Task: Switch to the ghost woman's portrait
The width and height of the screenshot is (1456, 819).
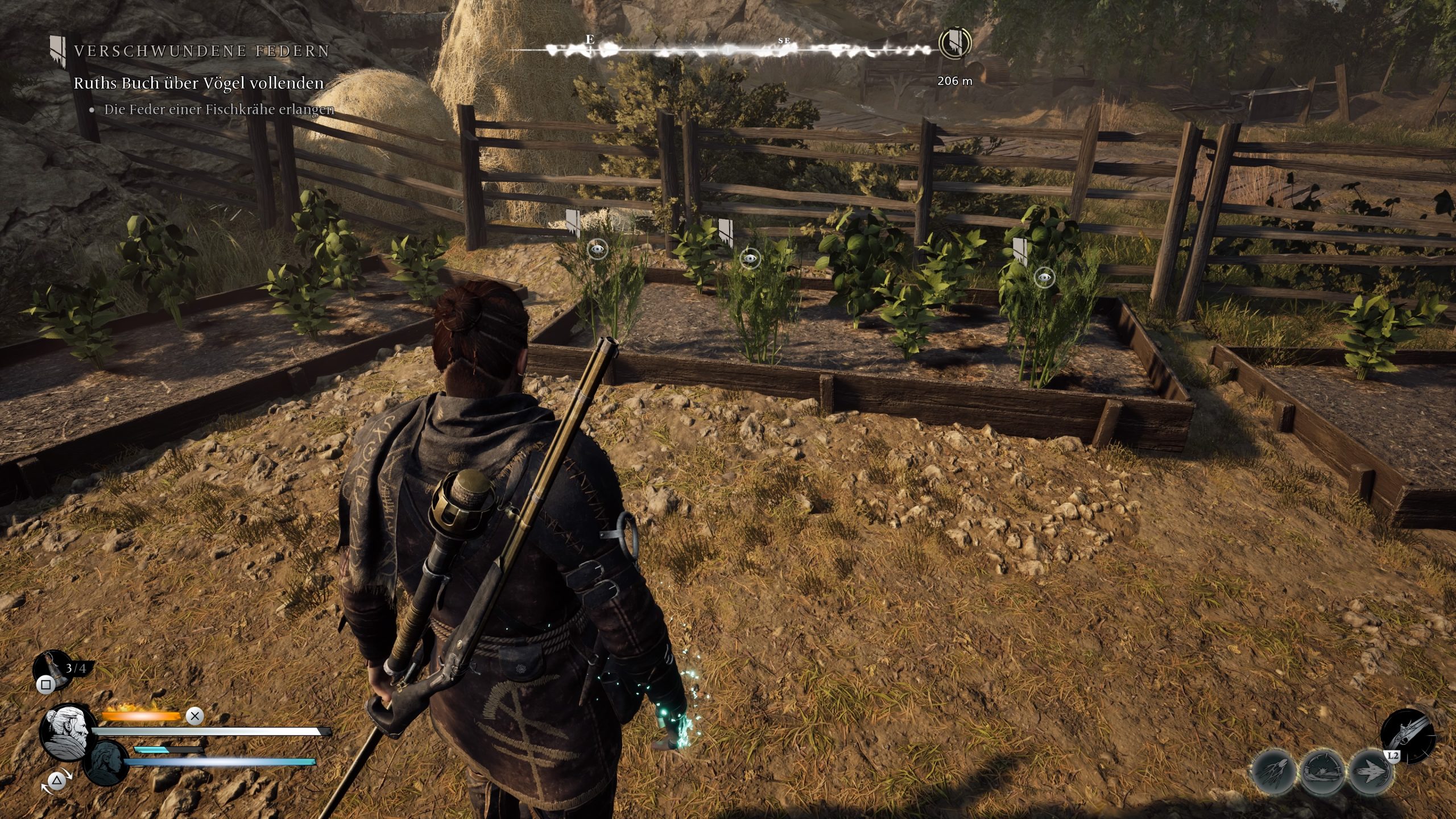Action: (x=107, y=762)
